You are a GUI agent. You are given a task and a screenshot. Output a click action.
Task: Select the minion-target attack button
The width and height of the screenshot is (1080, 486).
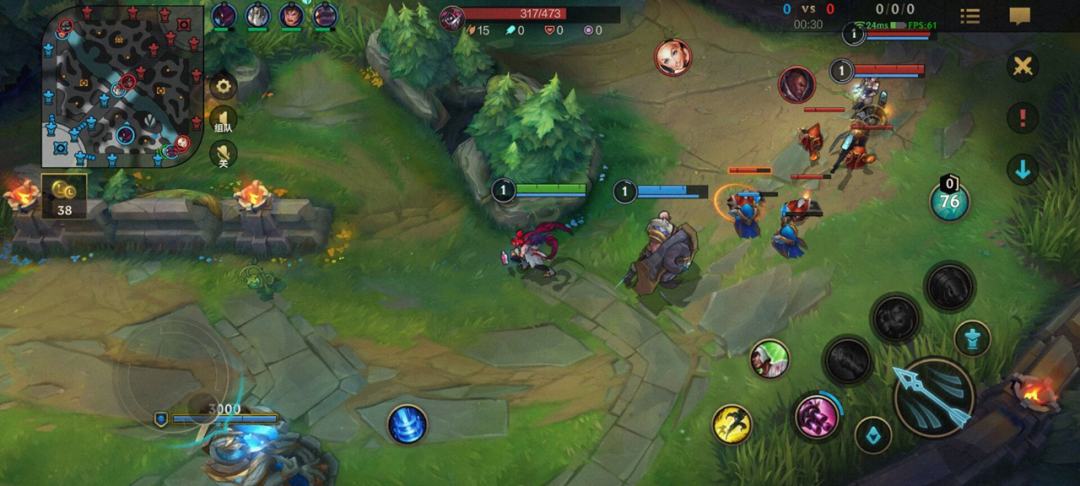click(873, 435)
